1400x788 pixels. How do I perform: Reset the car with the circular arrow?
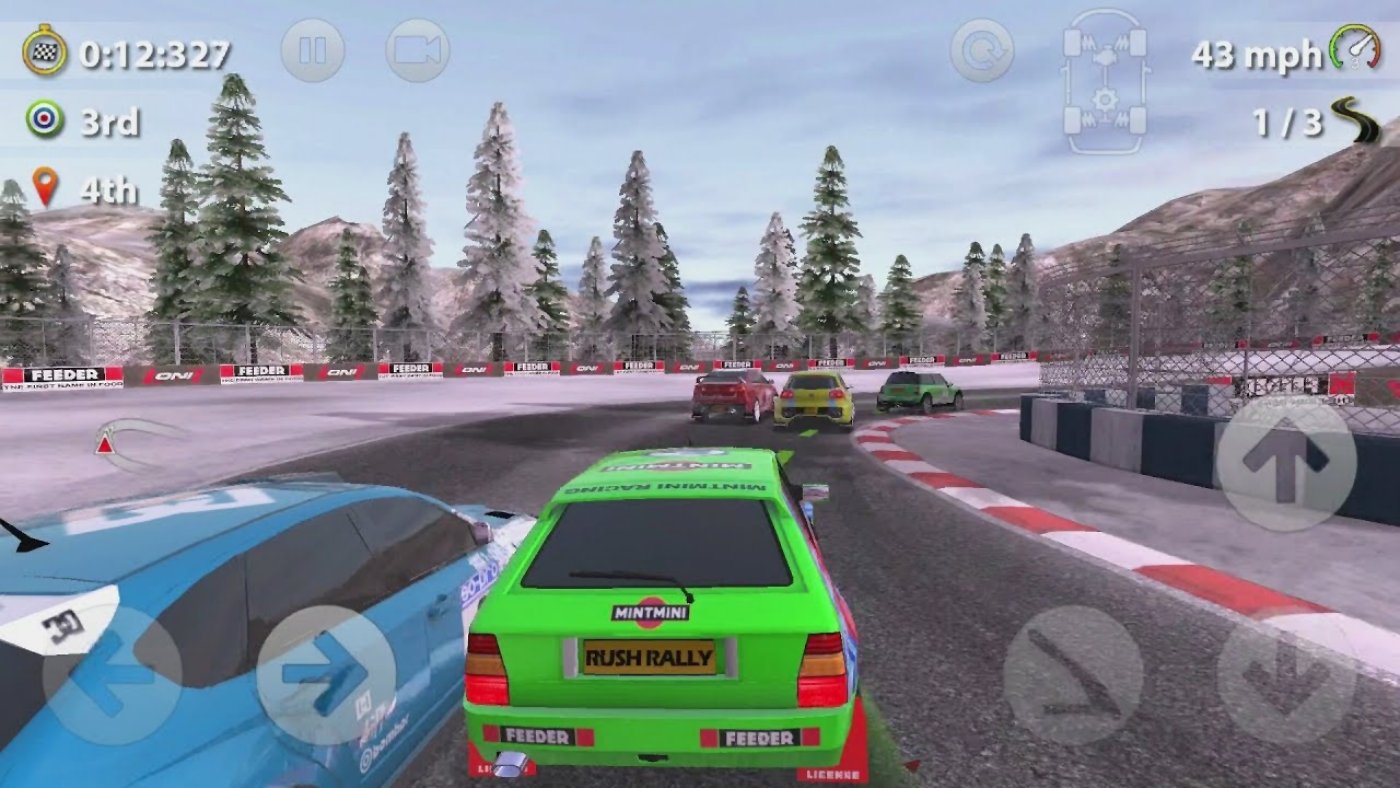[x=981, y=50]
